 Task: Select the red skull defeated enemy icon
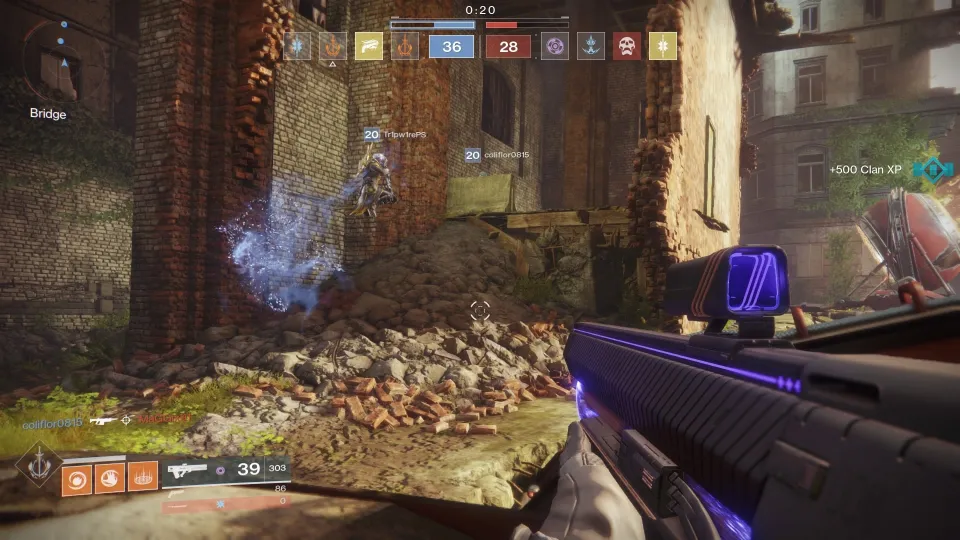click(626, 46)
